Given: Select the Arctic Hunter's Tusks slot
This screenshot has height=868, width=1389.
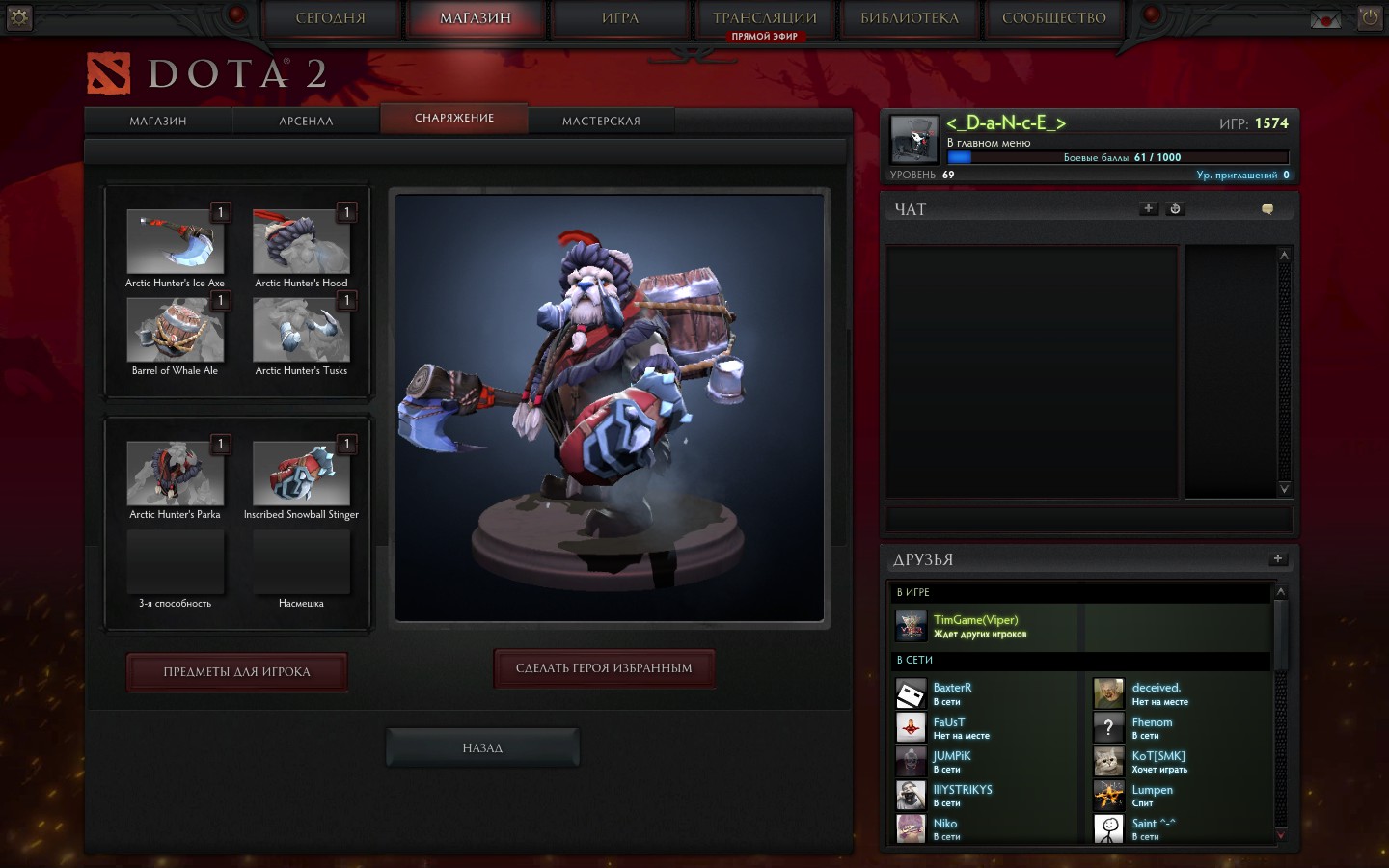Looking at the screenshot, I should tap(301, 330).
